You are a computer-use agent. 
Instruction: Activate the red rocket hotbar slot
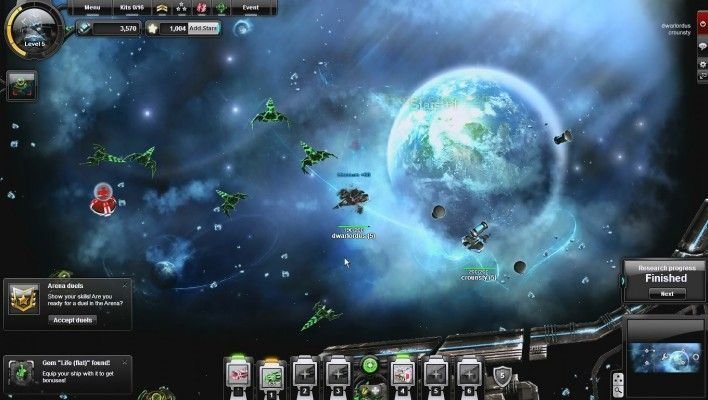coord(238,375)
